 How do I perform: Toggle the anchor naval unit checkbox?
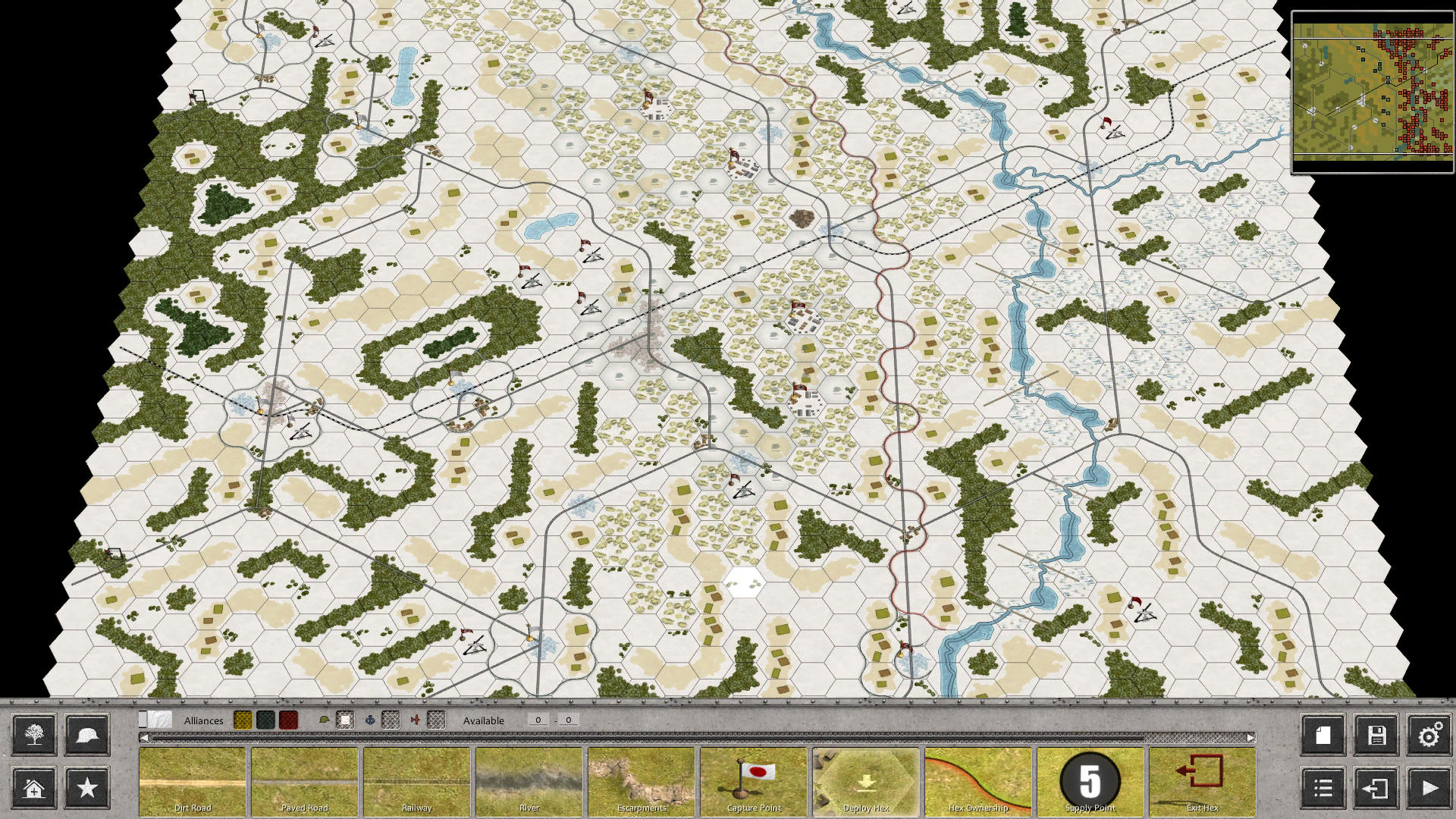tap(390, 720)
